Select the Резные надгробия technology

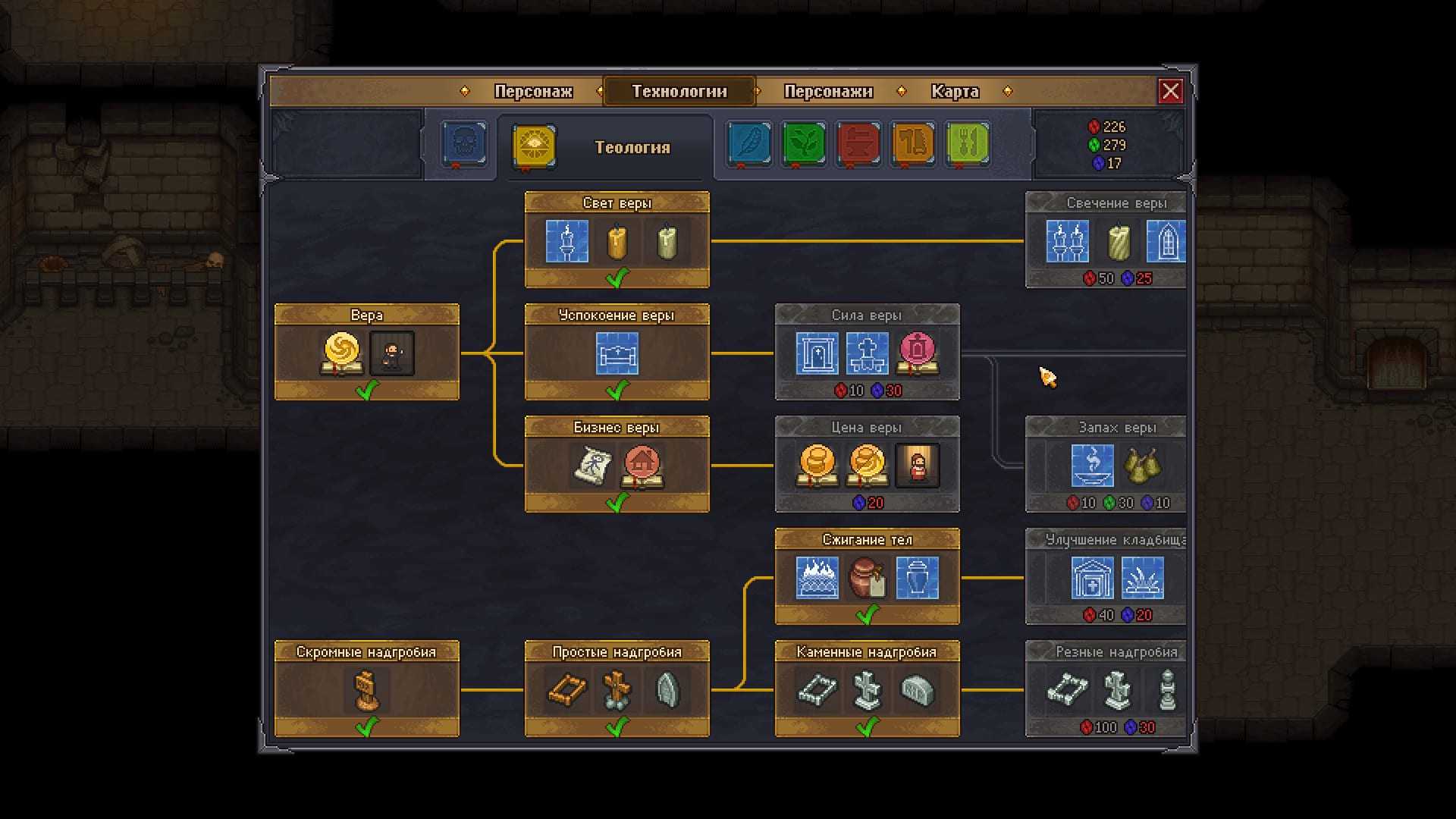pos(1106,689)
